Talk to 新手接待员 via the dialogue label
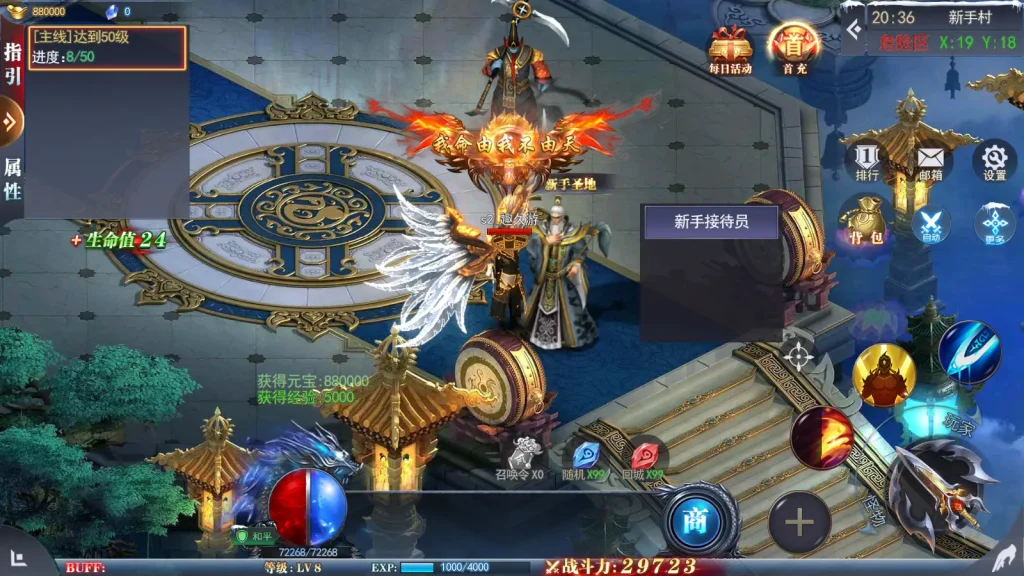The image size is (1024, 576). coord(711,222)
